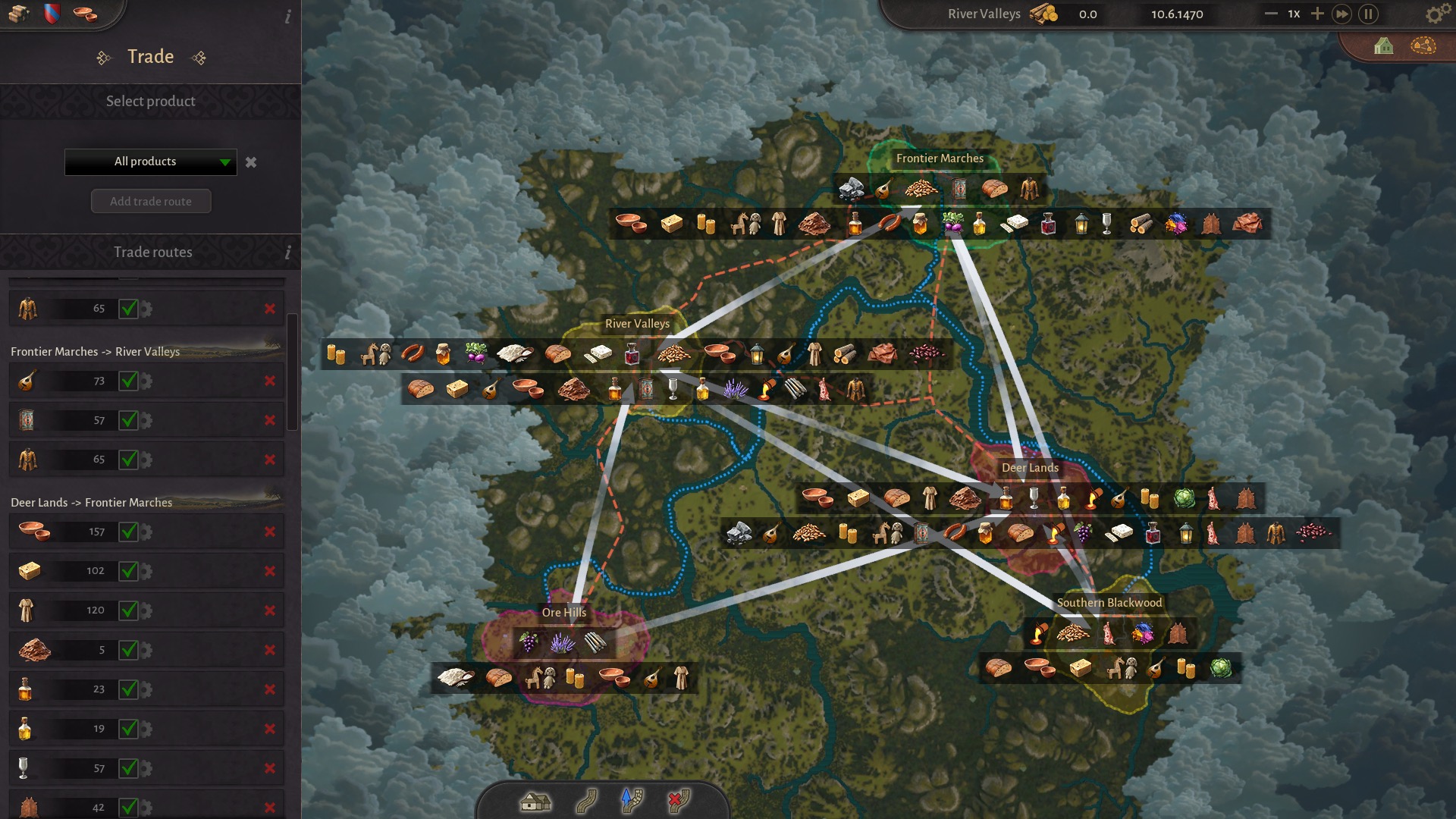Screen dimensions: 1456x819
Task: Pick the build road tool
Action: point(585,801)
